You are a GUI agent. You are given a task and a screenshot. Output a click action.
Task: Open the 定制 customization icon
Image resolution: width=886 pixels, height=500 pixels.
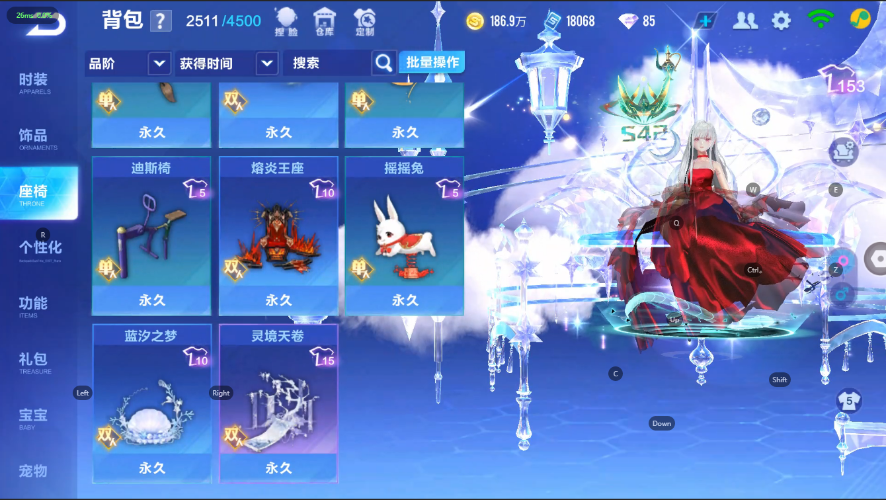tap(365, 21)
